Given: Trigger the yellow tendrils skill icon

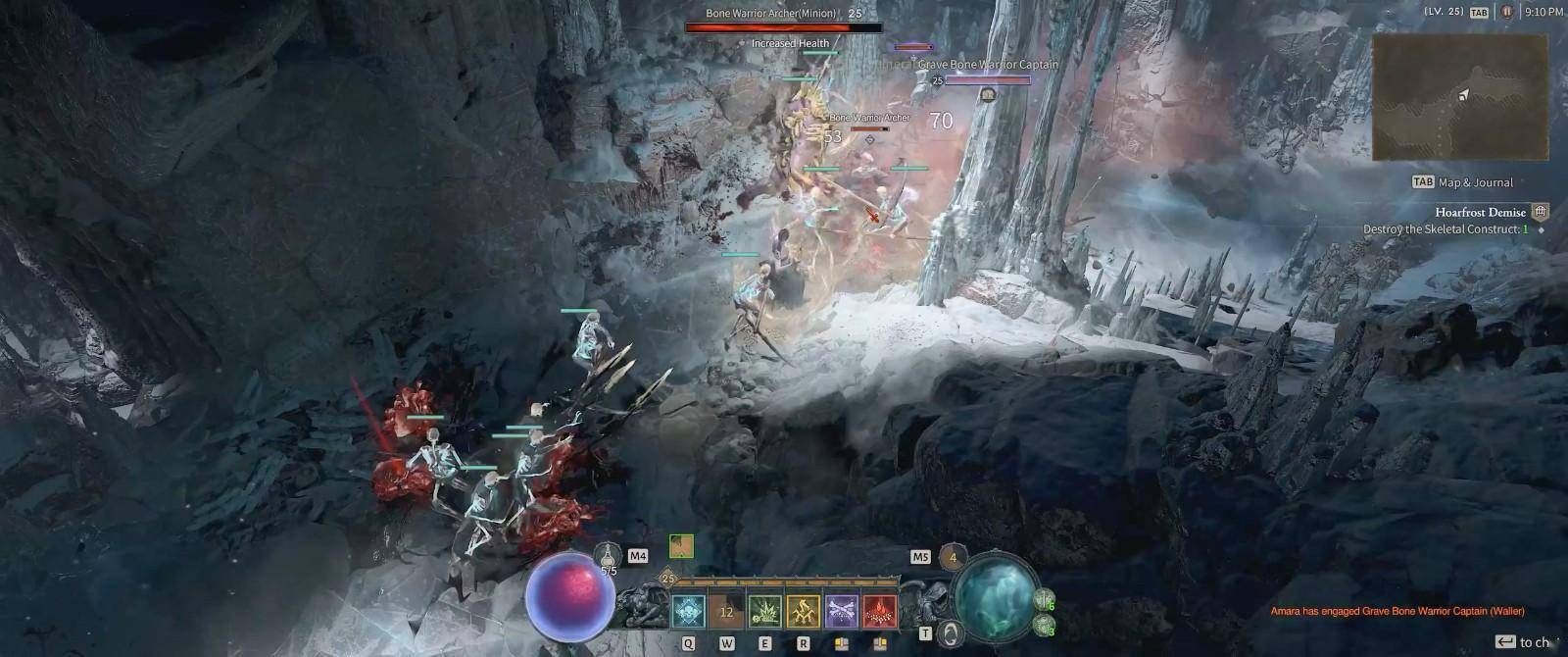Looking at the screenshot, I should (804, 612).
